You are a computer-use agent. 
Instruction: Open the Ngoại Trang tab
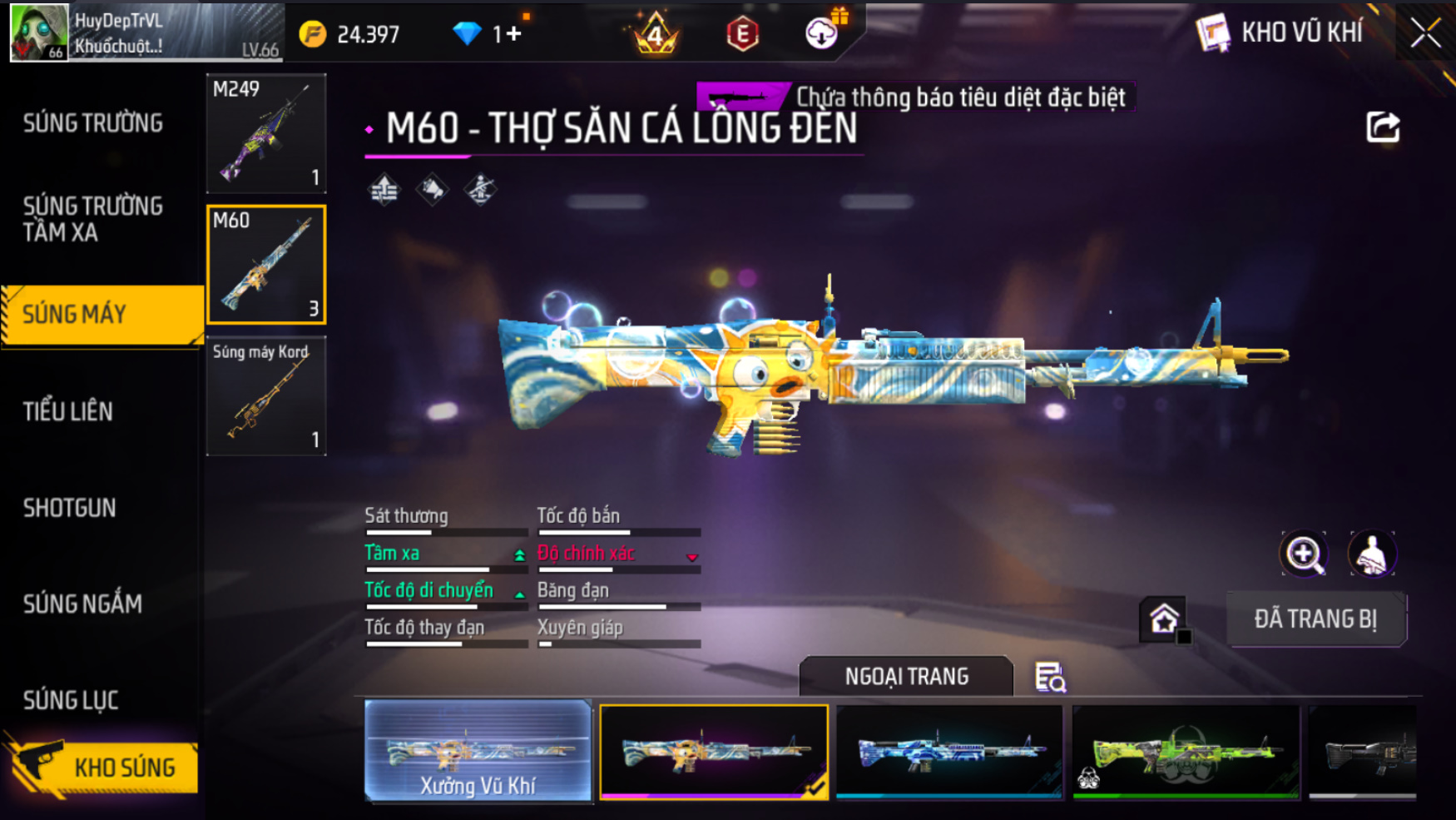pyautogui.click(x=906, y=676)
